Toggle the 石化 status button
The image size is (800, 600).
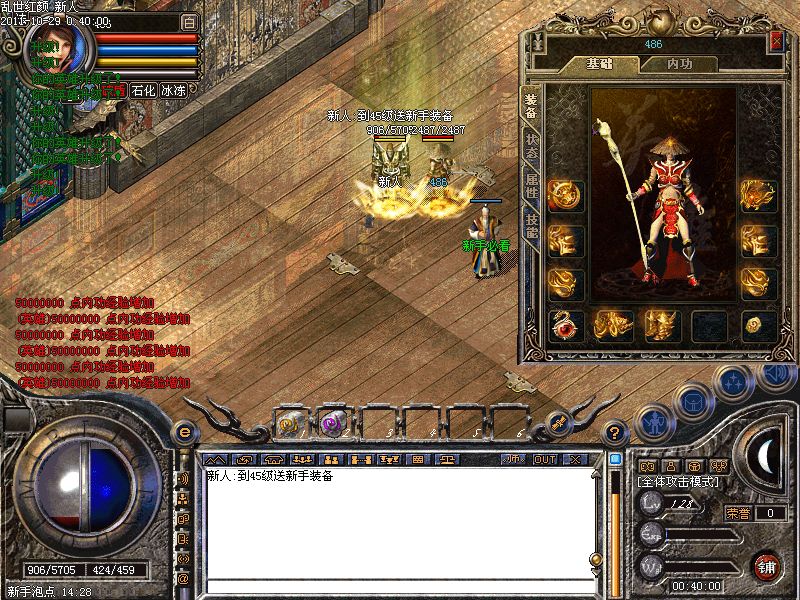coord(144,90)
